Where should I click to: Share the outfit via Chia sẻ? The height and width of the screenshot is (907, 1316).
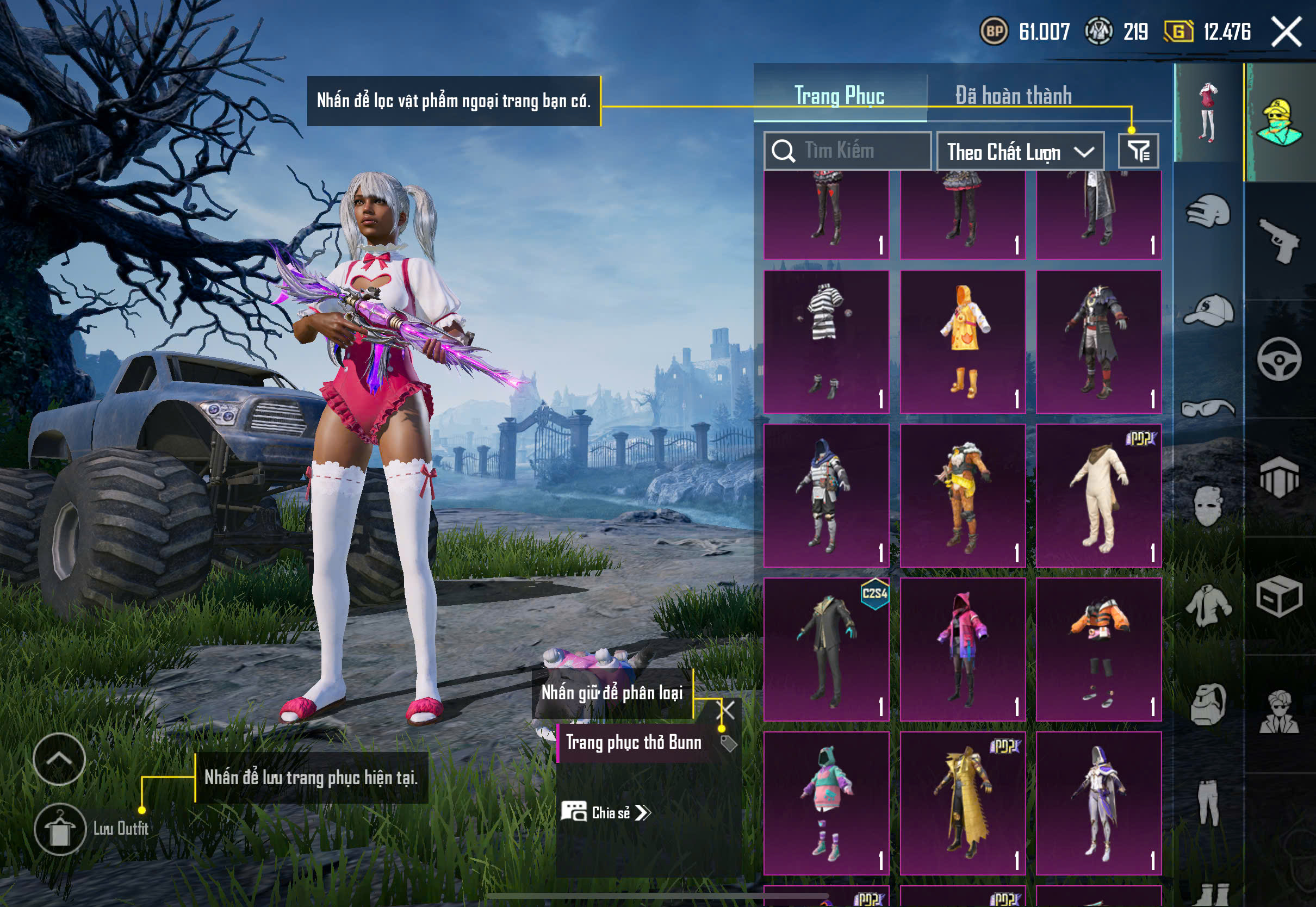[606, 813]
